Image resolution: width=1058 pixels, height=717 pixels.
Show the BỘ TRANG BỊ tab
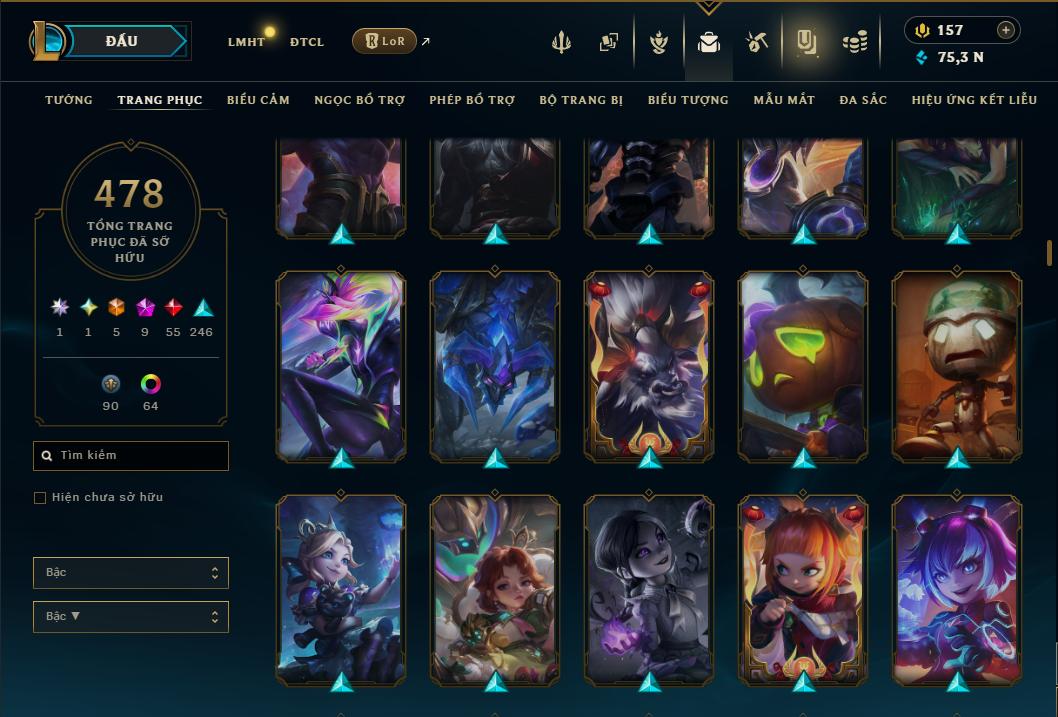coord(581,100)
